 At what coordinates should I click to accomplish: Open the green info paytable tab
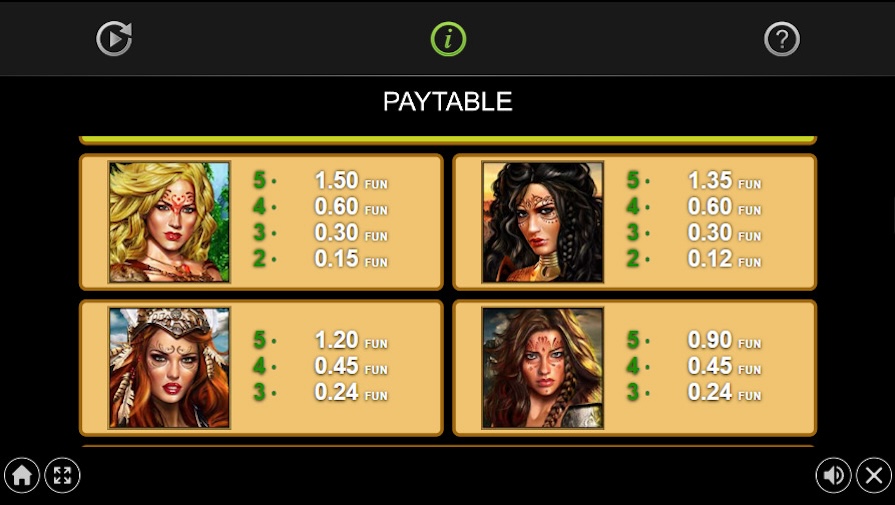(x=448, y=39)
